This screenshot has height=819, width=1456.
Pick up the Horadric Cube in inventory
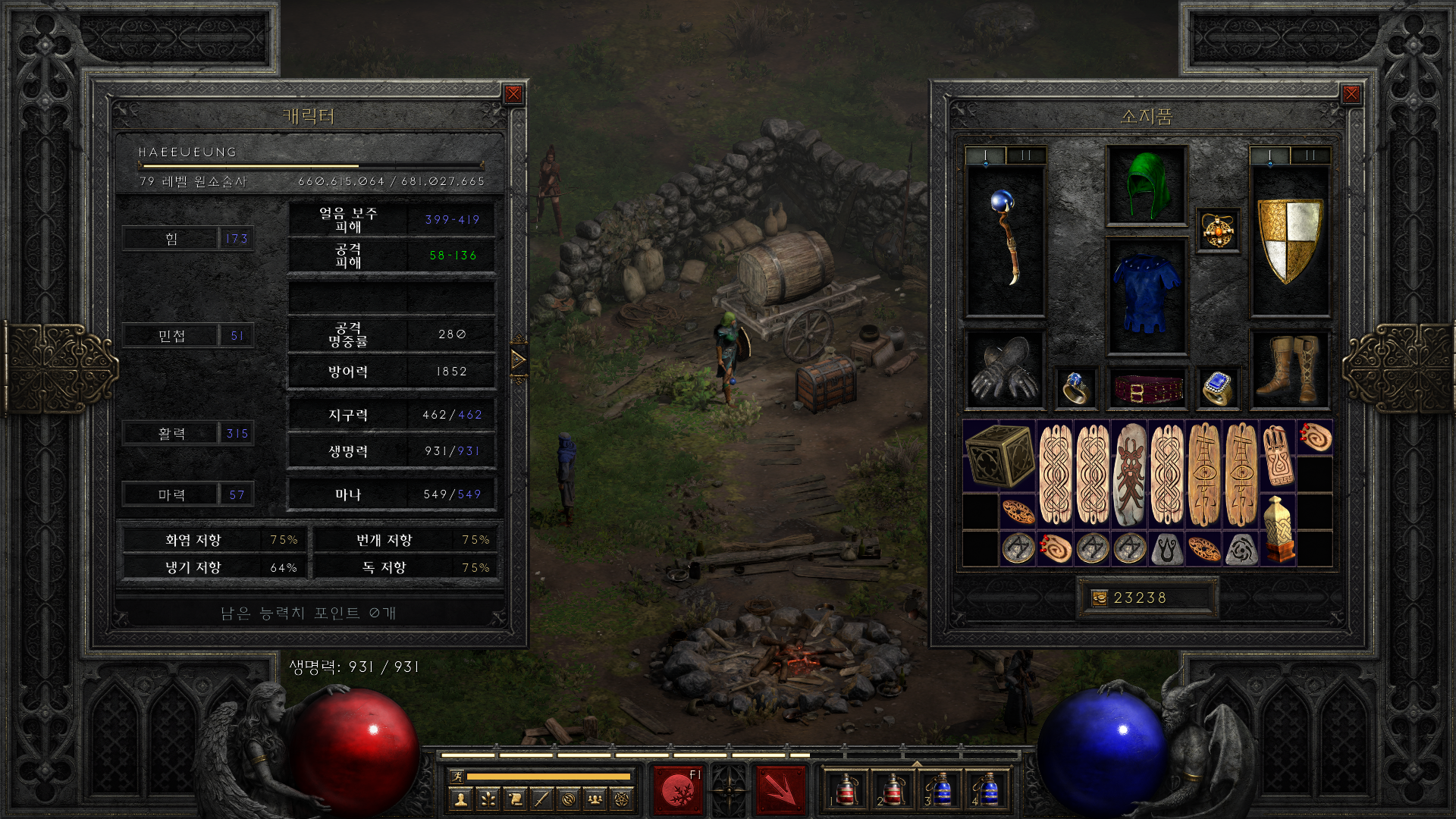[999, 456]
